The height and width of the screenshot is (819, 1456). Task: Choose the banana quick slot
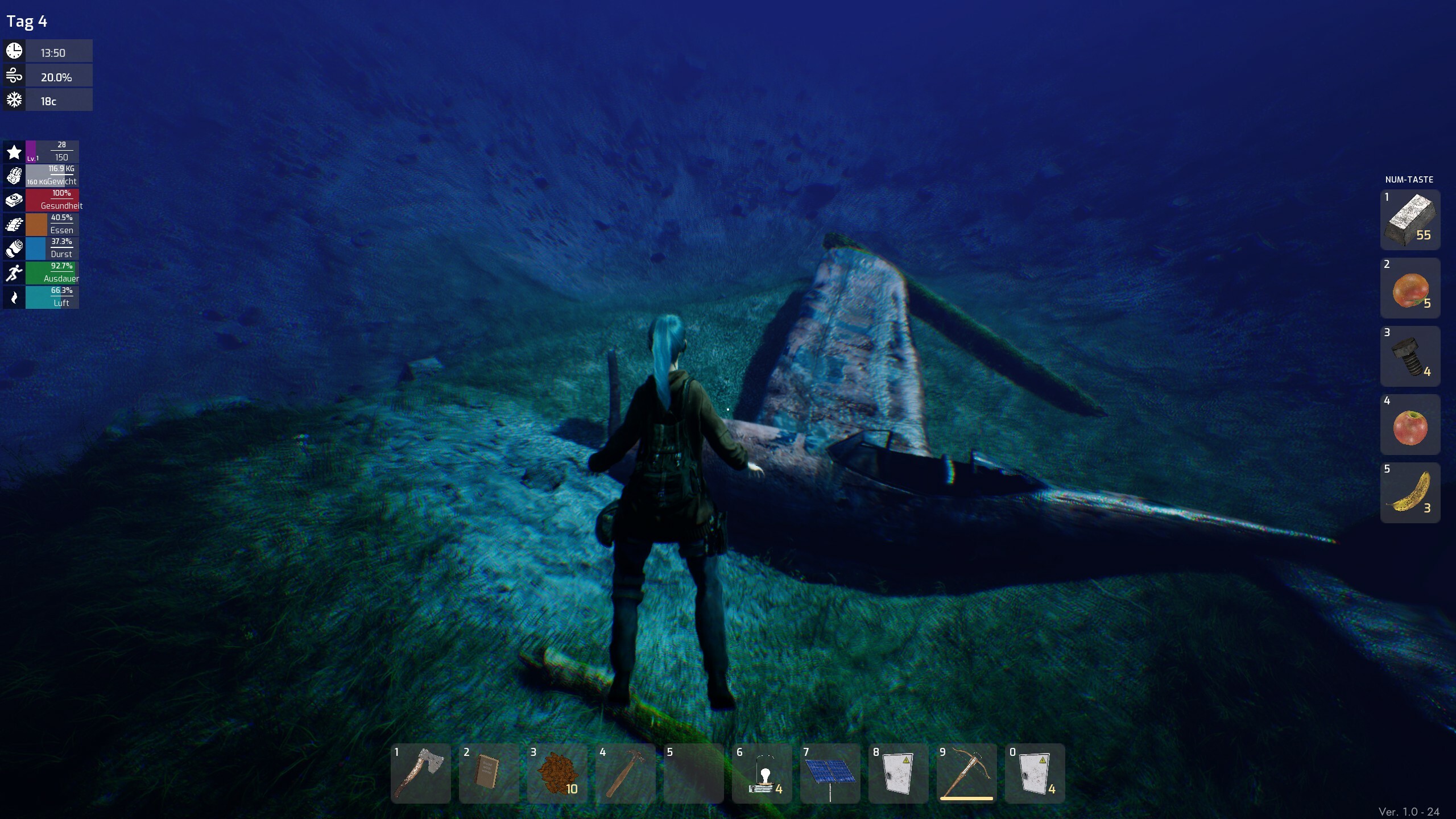[1410, 493]
